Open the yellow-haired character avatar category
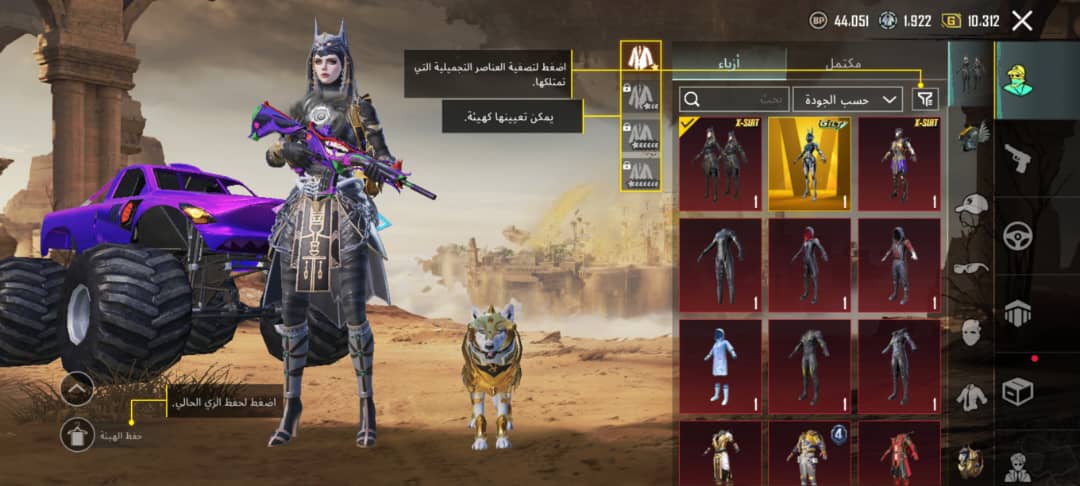The width and height of the screenshot is (1080, 486). (1018, 79)
